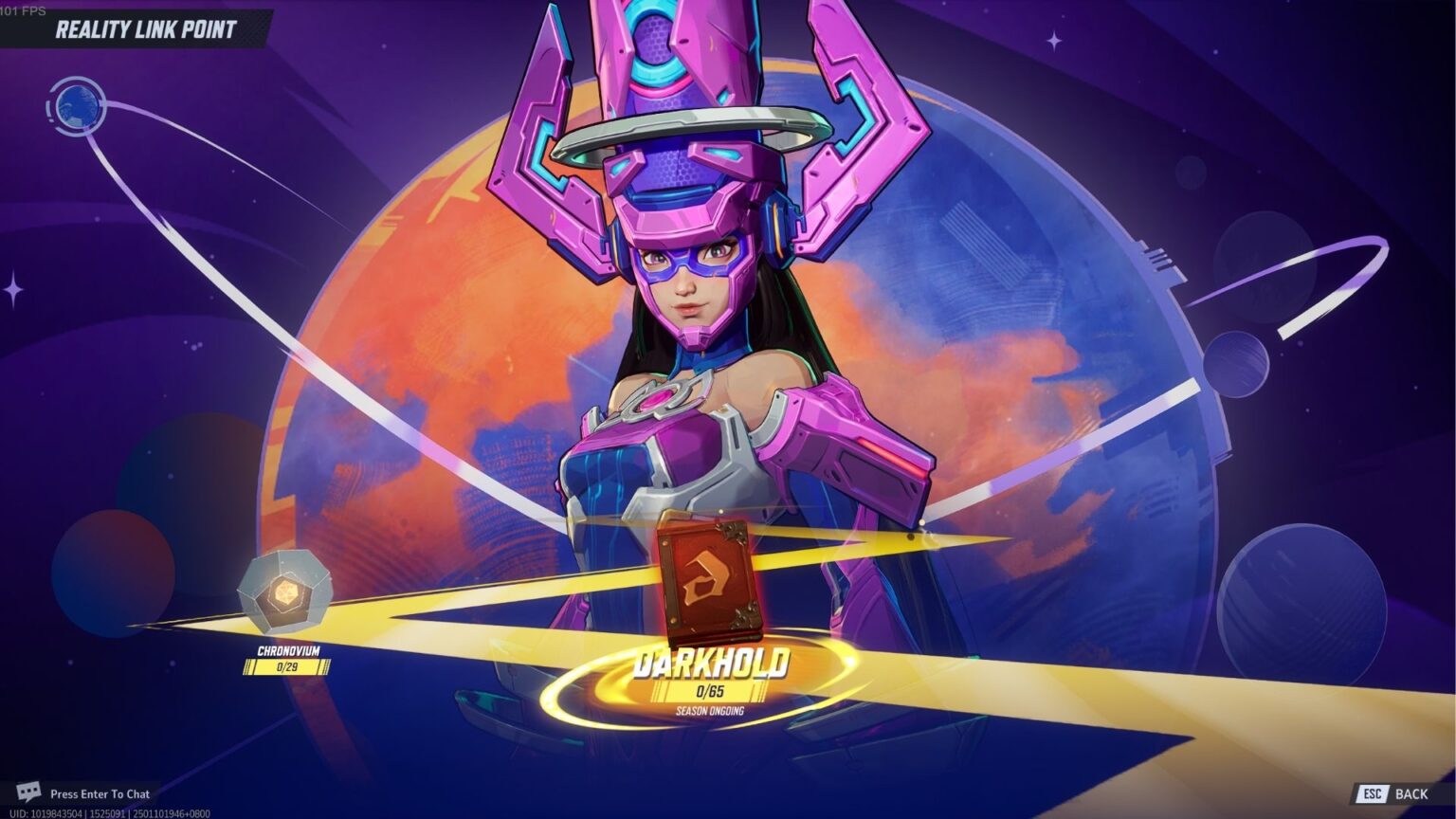Select the glowing Darkhold emblem on the book cover

coord(706,575)
